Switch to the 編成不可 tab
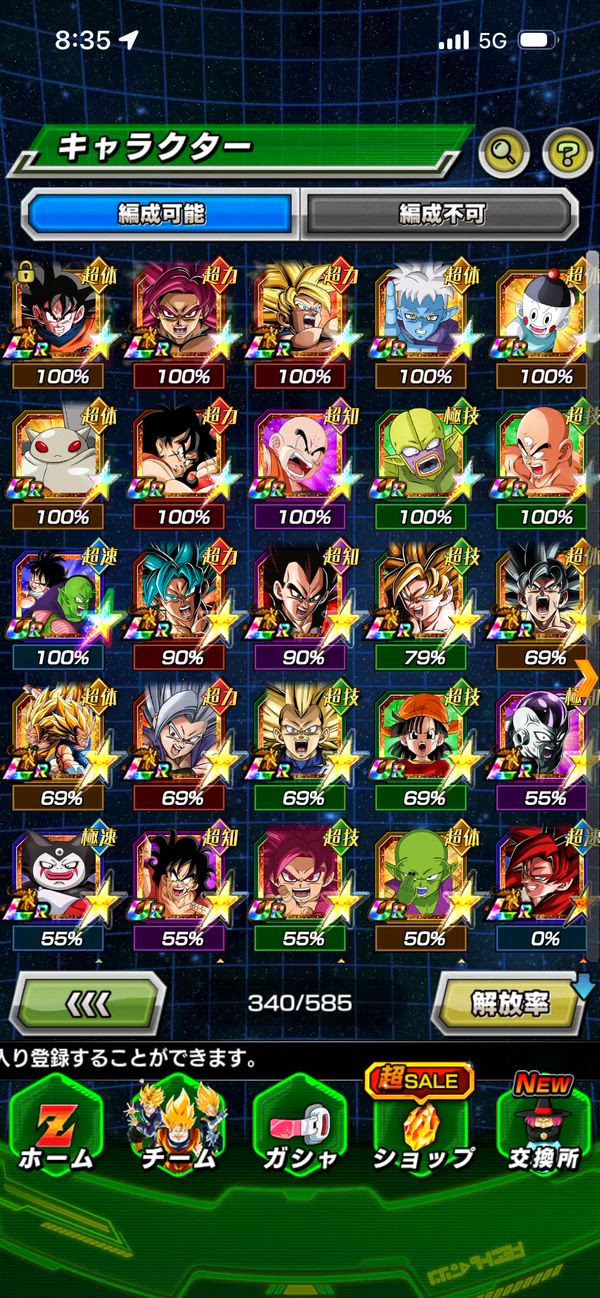 click(x=441, y=213)
